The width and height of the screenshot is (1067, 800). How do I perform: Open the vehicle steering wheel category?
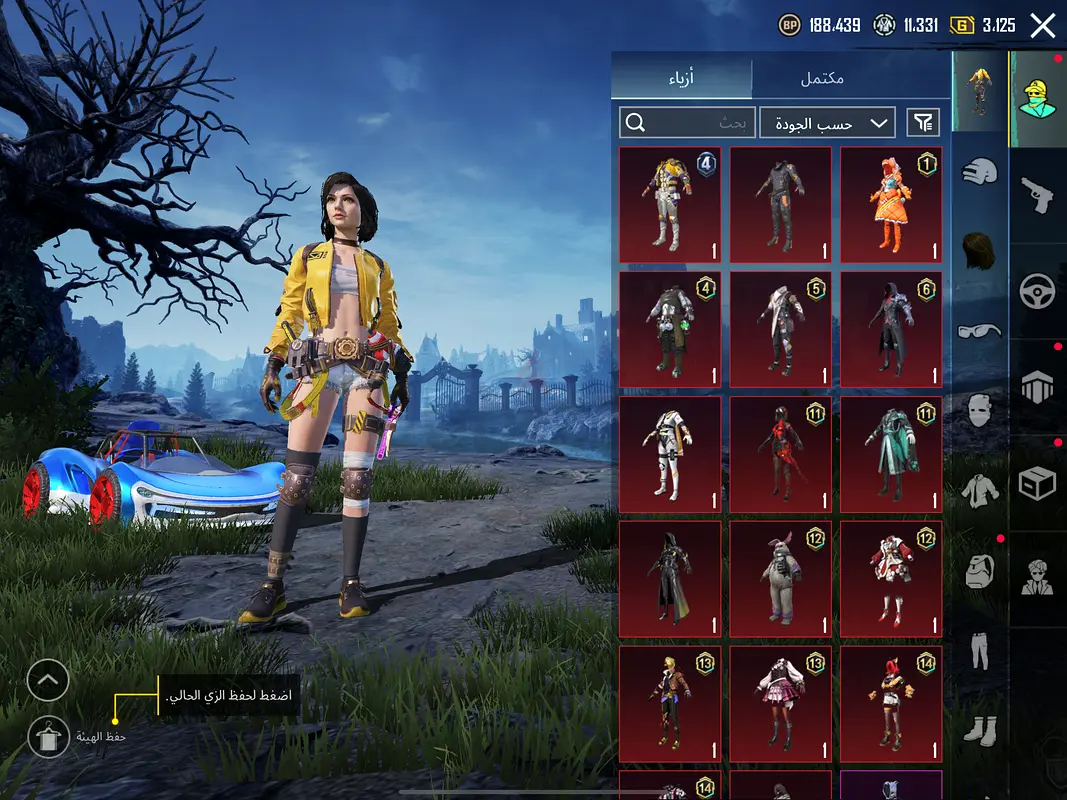pos(1038,291)
